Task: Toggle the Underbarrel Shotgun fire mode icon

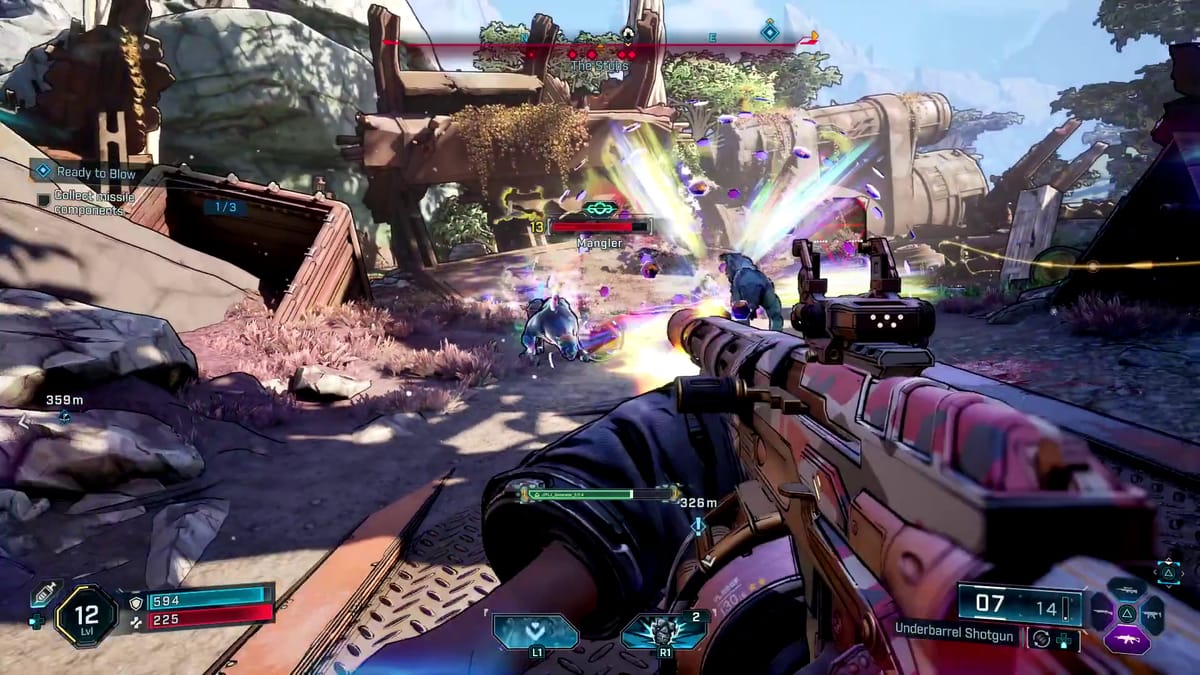Action: click(x=1041, y=638)
